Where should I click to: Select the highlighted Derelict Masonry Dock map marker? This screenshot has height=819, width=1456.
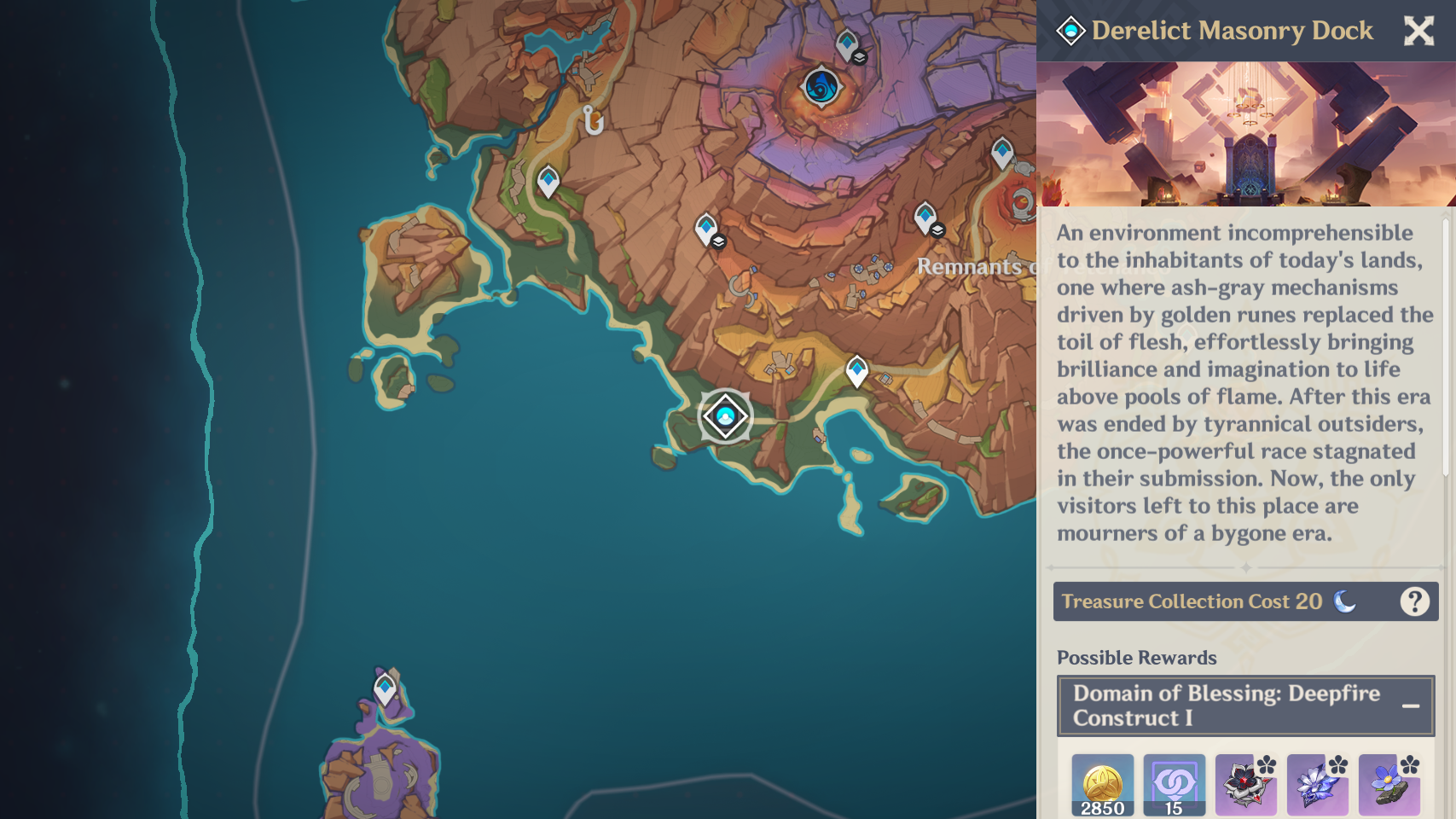tap(725, 415)
